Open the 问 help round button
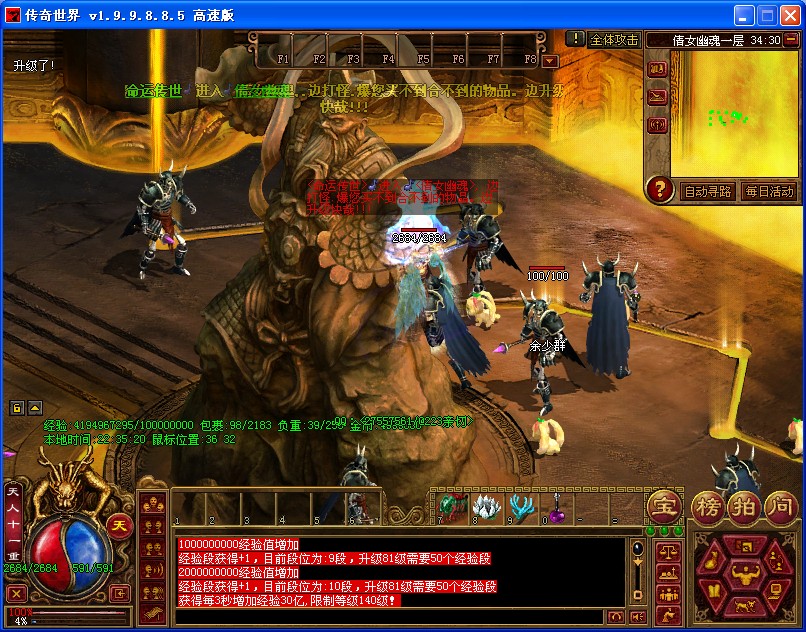The width and height of the screenshot is (806, 632). pos(780,506)
